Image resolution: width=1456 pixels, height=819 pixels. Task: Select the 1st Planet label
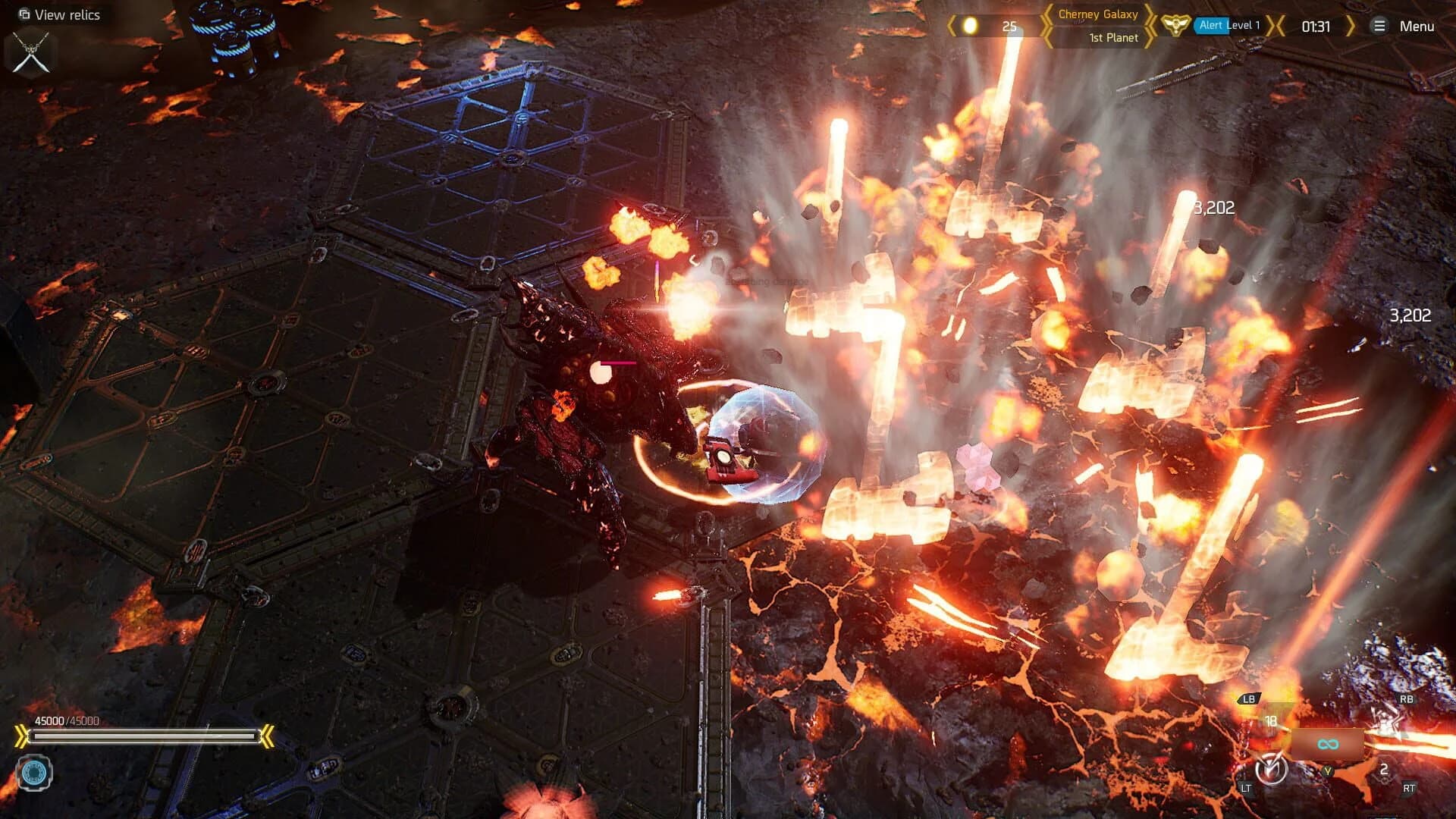tap(1112, 38)
